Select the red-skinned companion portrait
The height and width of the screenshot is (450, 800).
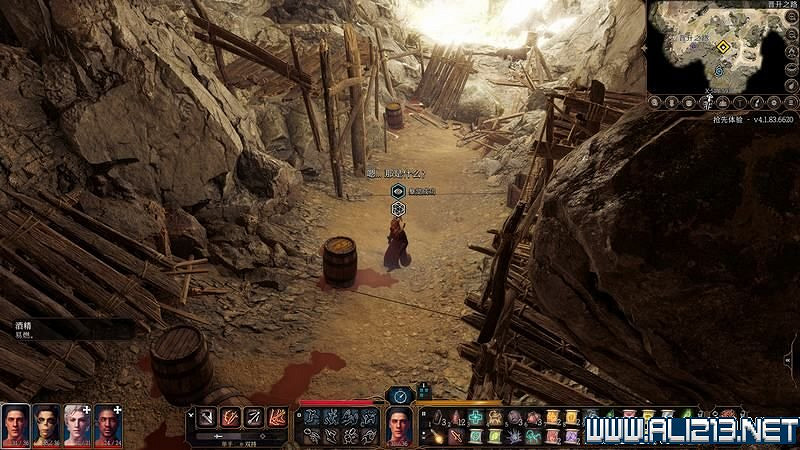pos(108,424)
